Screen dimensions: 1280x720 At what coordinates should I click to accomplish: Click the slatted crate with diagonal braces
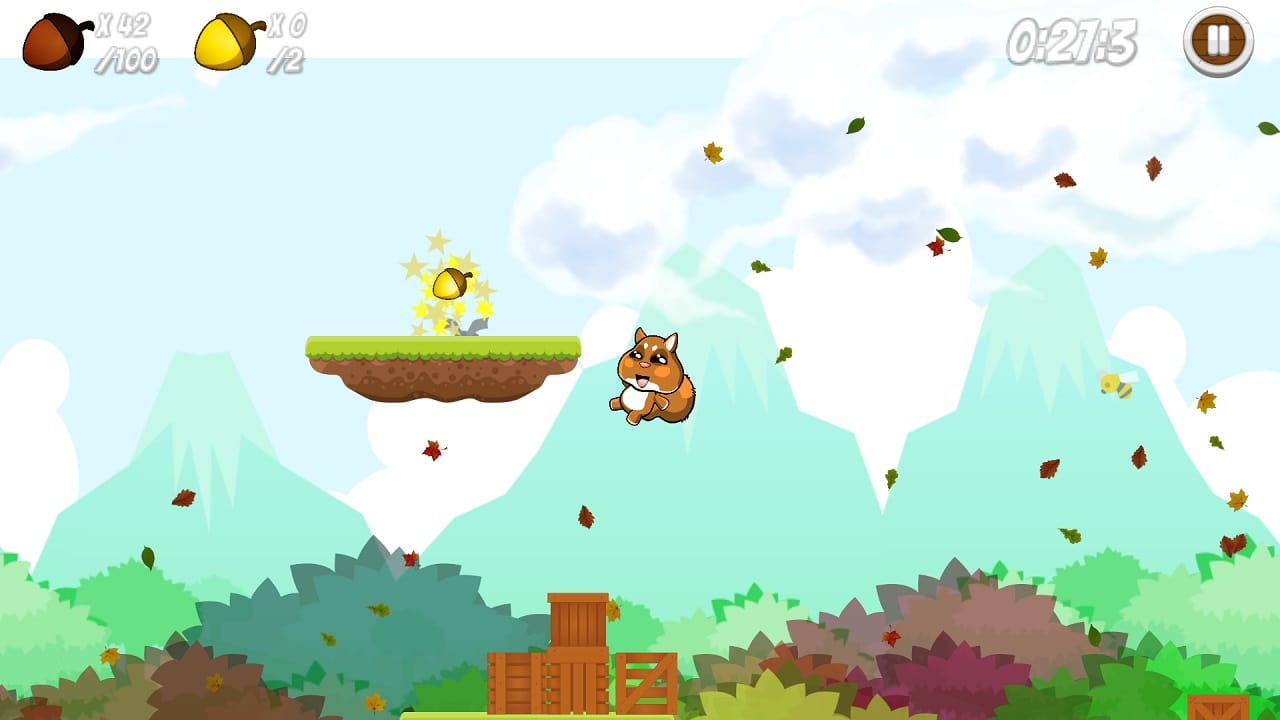[645, 680]
